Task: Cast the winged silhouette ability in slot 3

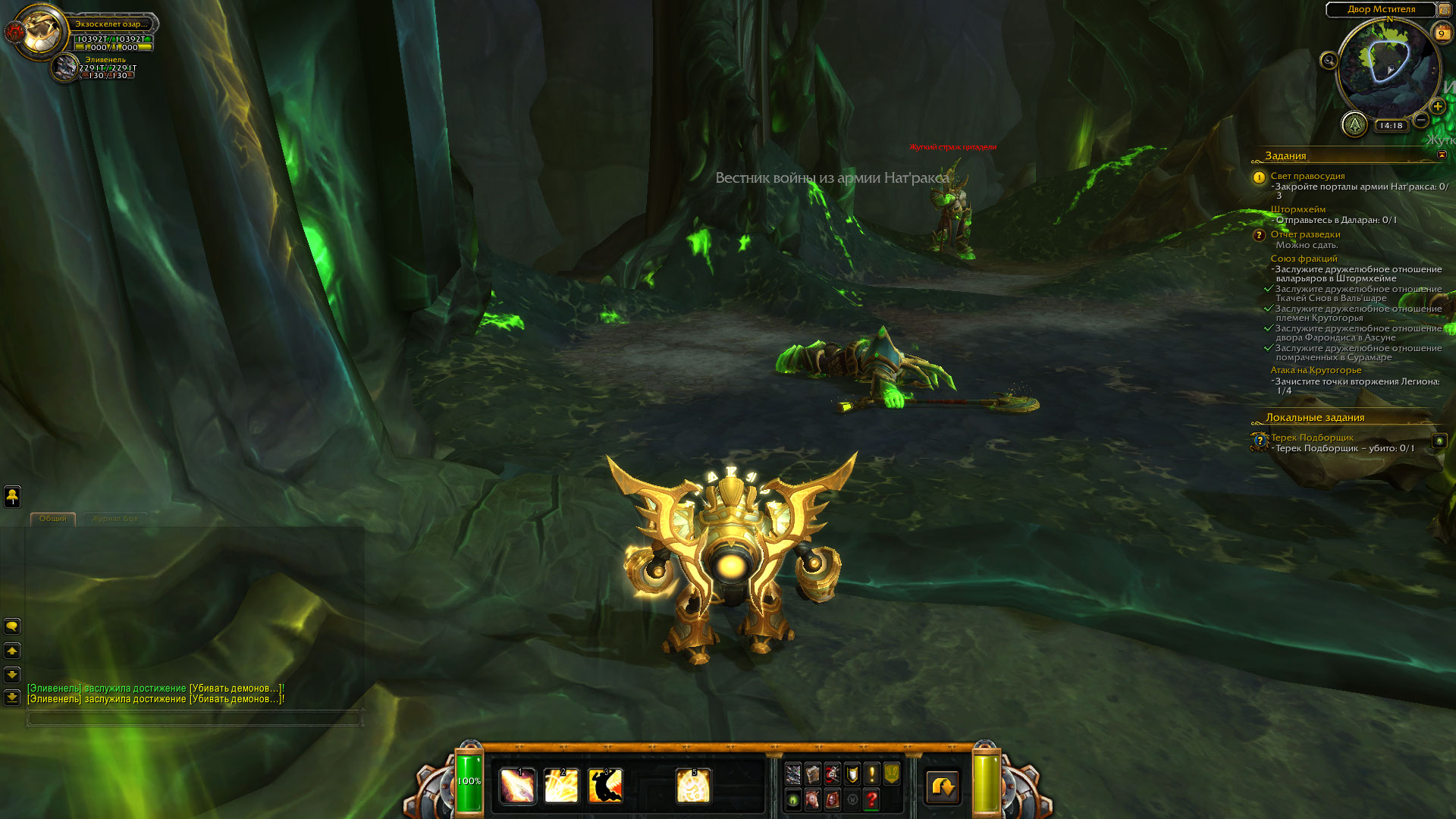Action: [605, 786]
